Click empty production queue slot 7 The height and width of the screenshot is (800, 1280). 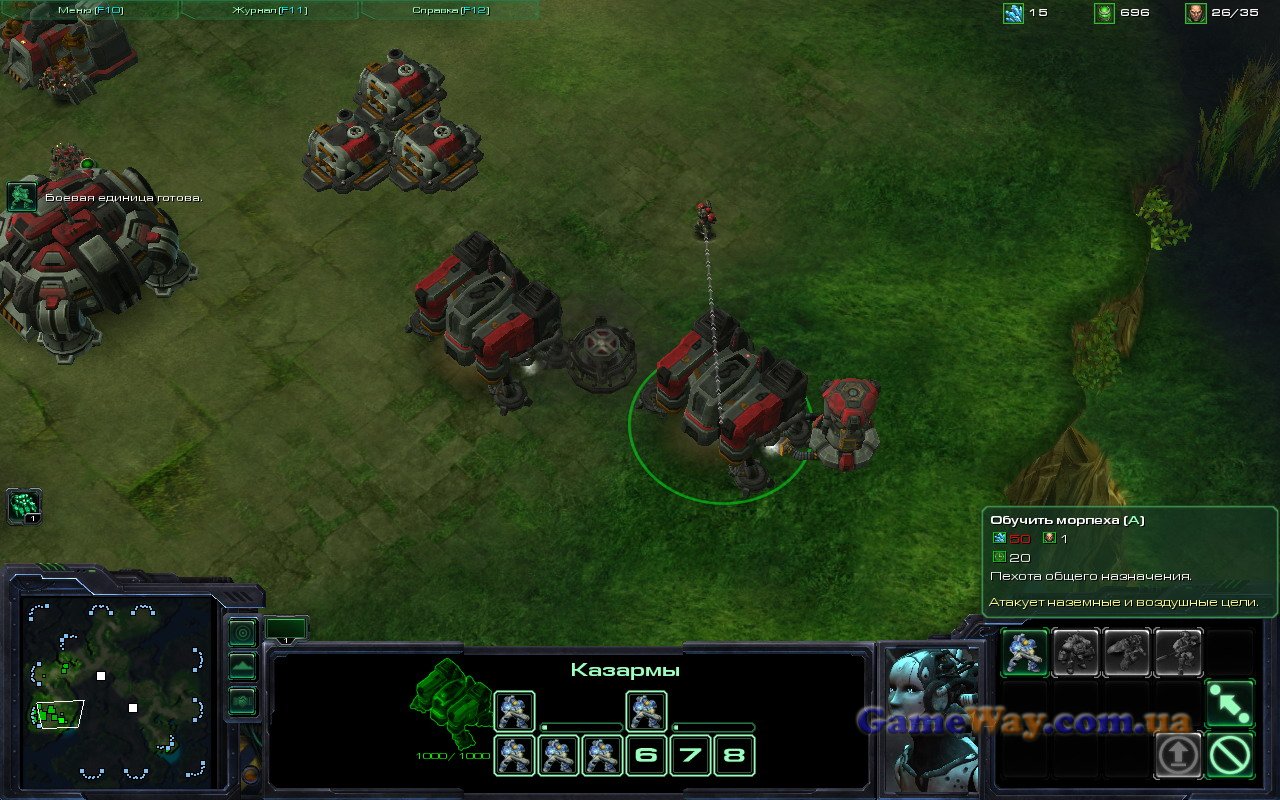(x=690, y=755)
